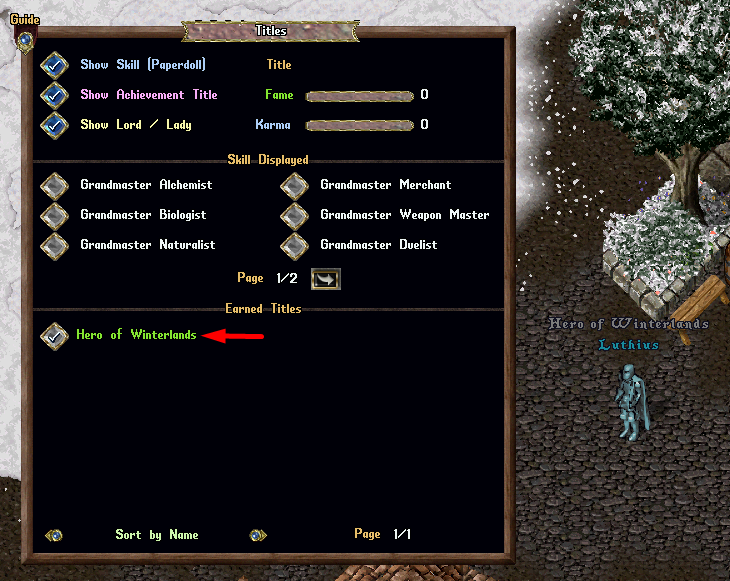Viewport: 730px width, 581px height.
Task: Select Grandmaster Alchemist as displayed skill
Action: [53, 186]
